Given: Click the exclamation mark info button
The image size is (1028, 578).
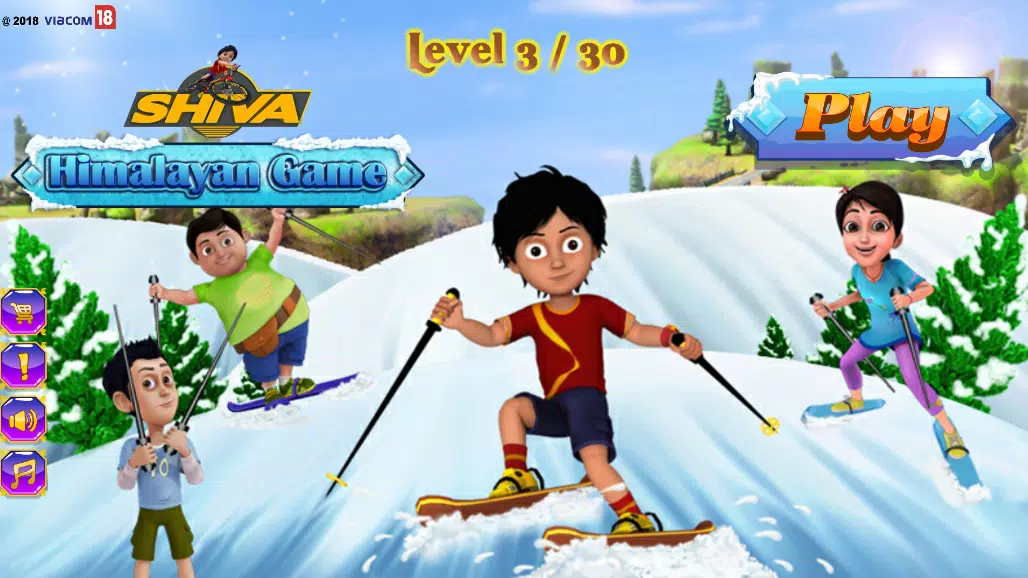Looking at the screenshot, I should pos(22,365).
